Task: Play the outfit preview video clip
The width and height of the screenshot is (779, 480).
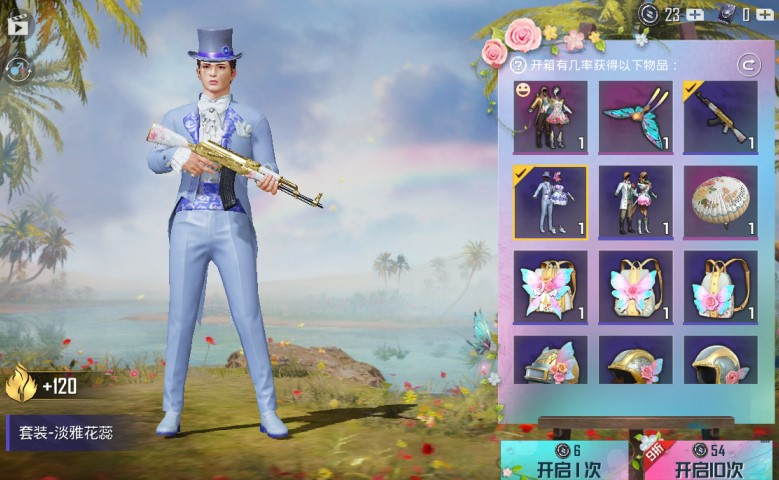Action: pos(18,26)
